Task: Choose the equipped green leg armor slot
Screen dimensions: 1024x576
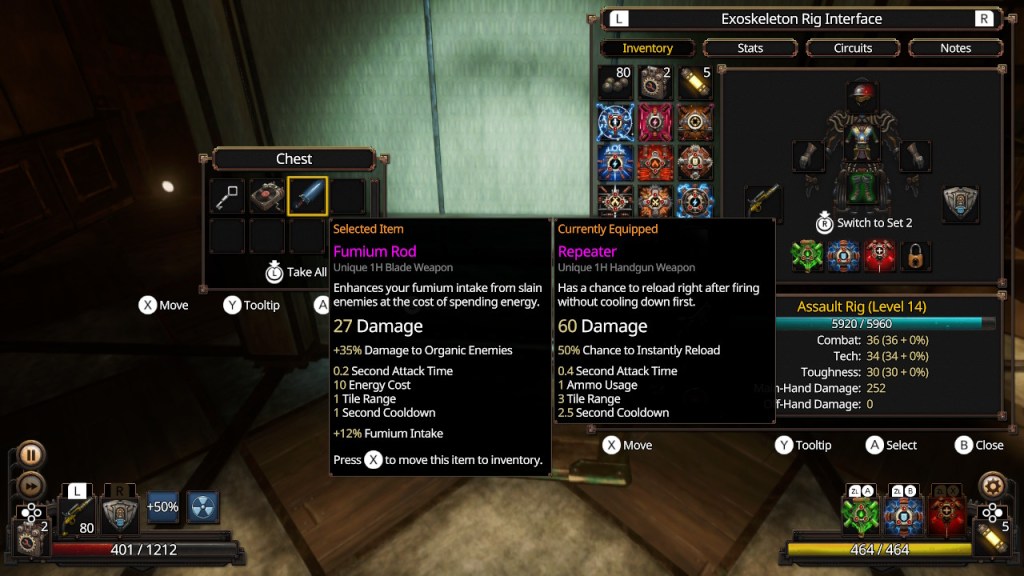Action: [x=861, y=187]
